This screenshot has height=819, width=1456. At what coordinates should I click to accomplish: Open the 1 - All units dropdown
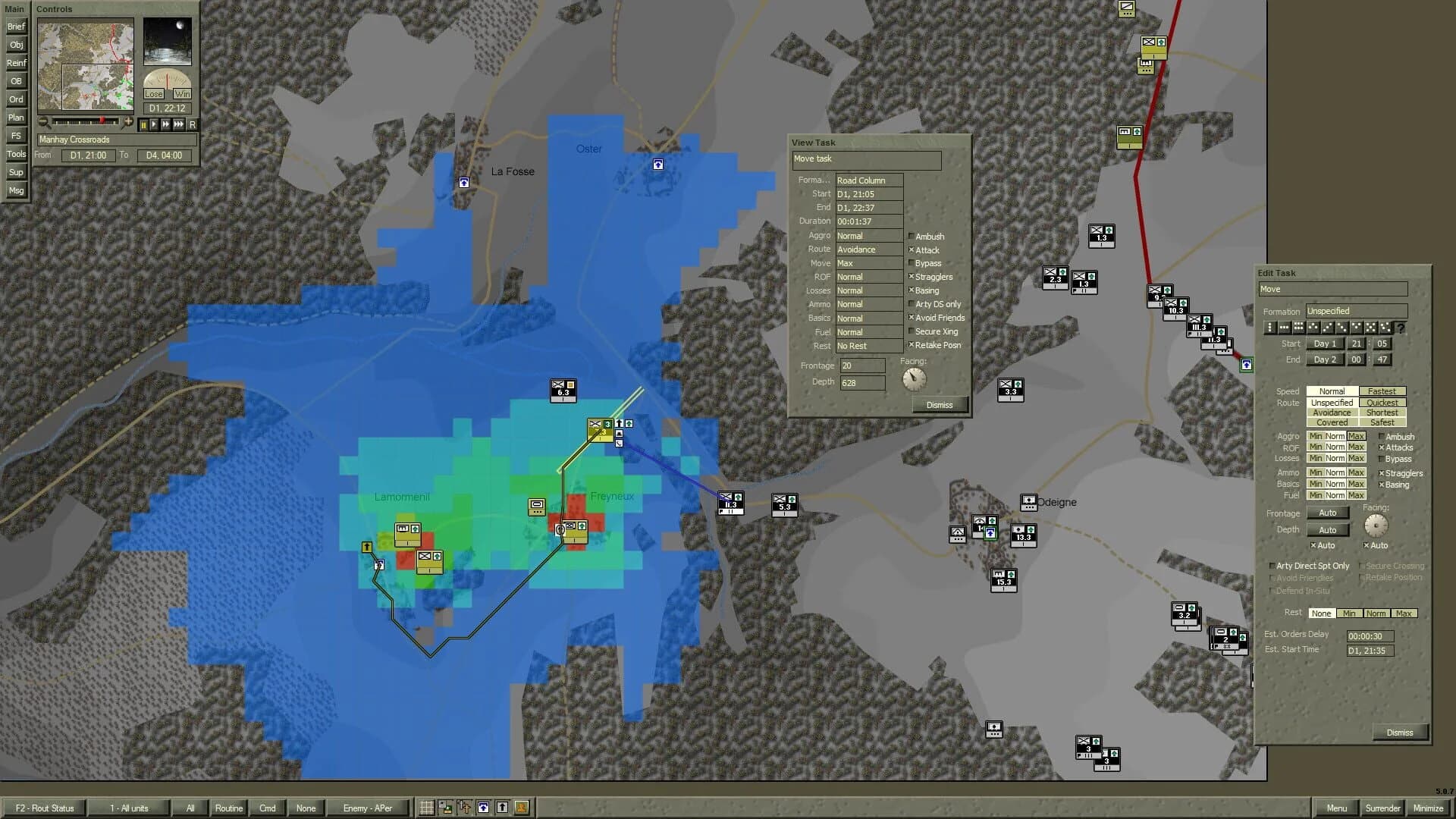(127, 808)
